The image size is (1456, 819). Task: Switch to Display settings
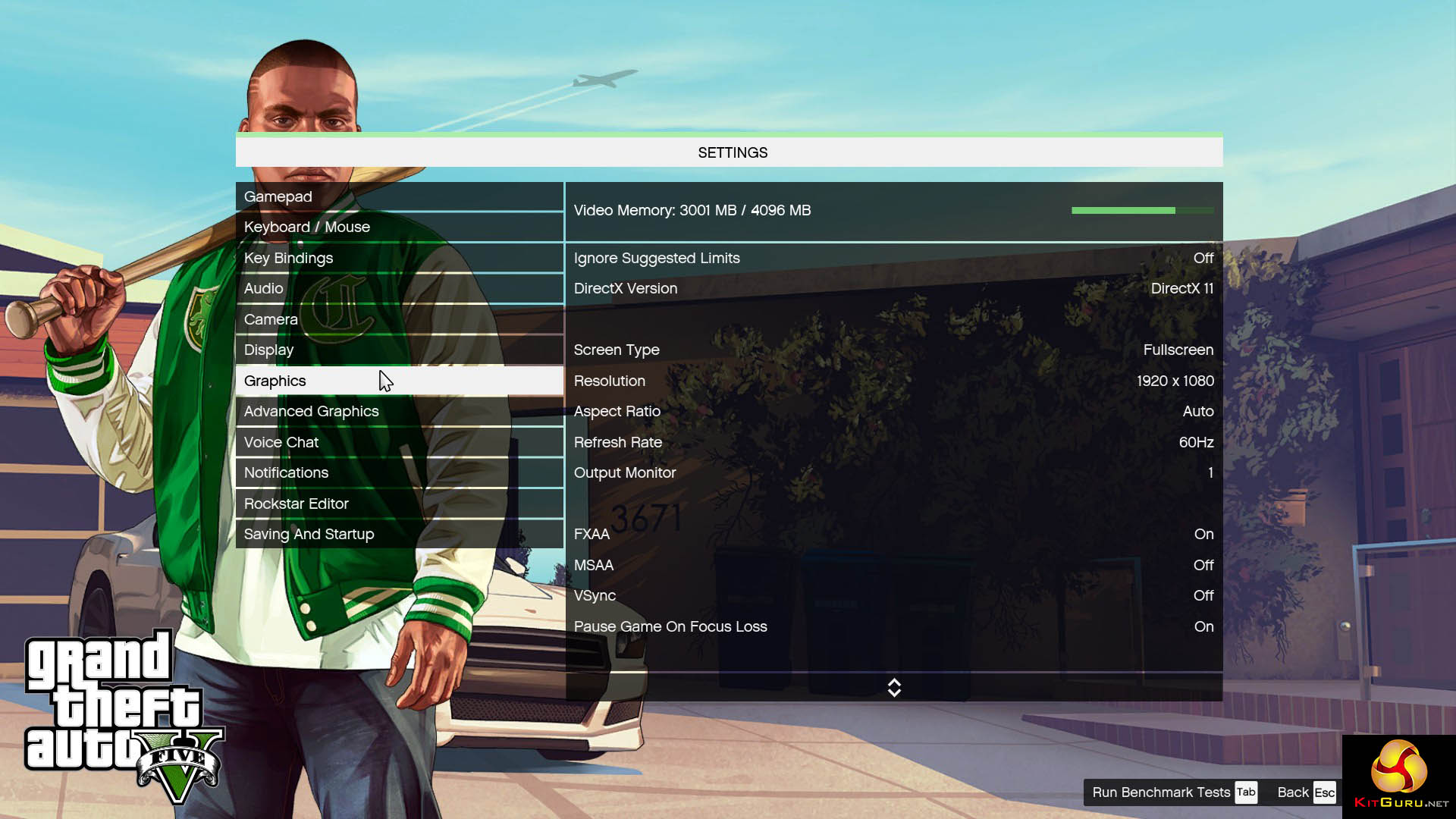(399, 350)
